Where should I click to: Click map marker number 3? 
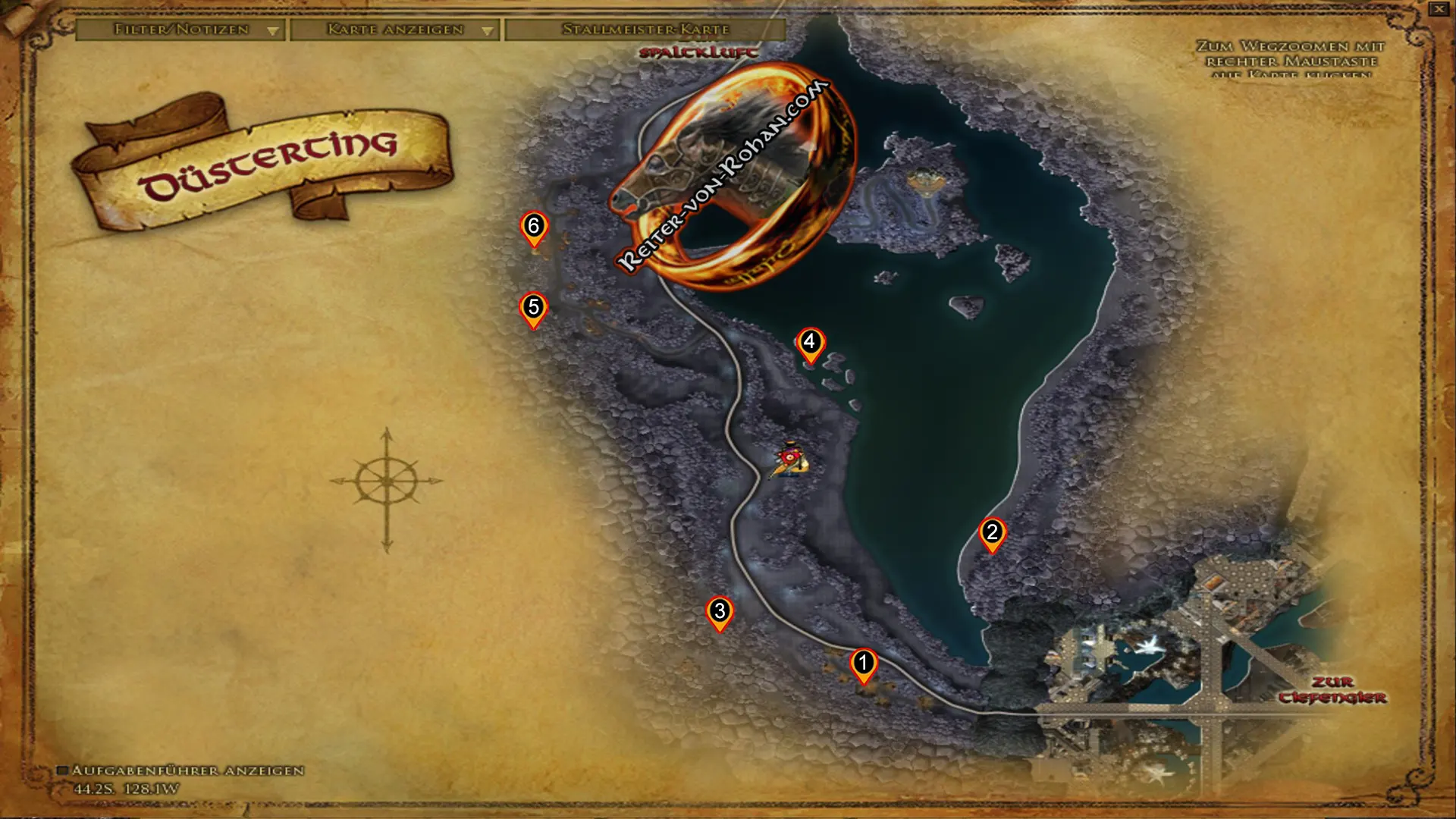720,612
